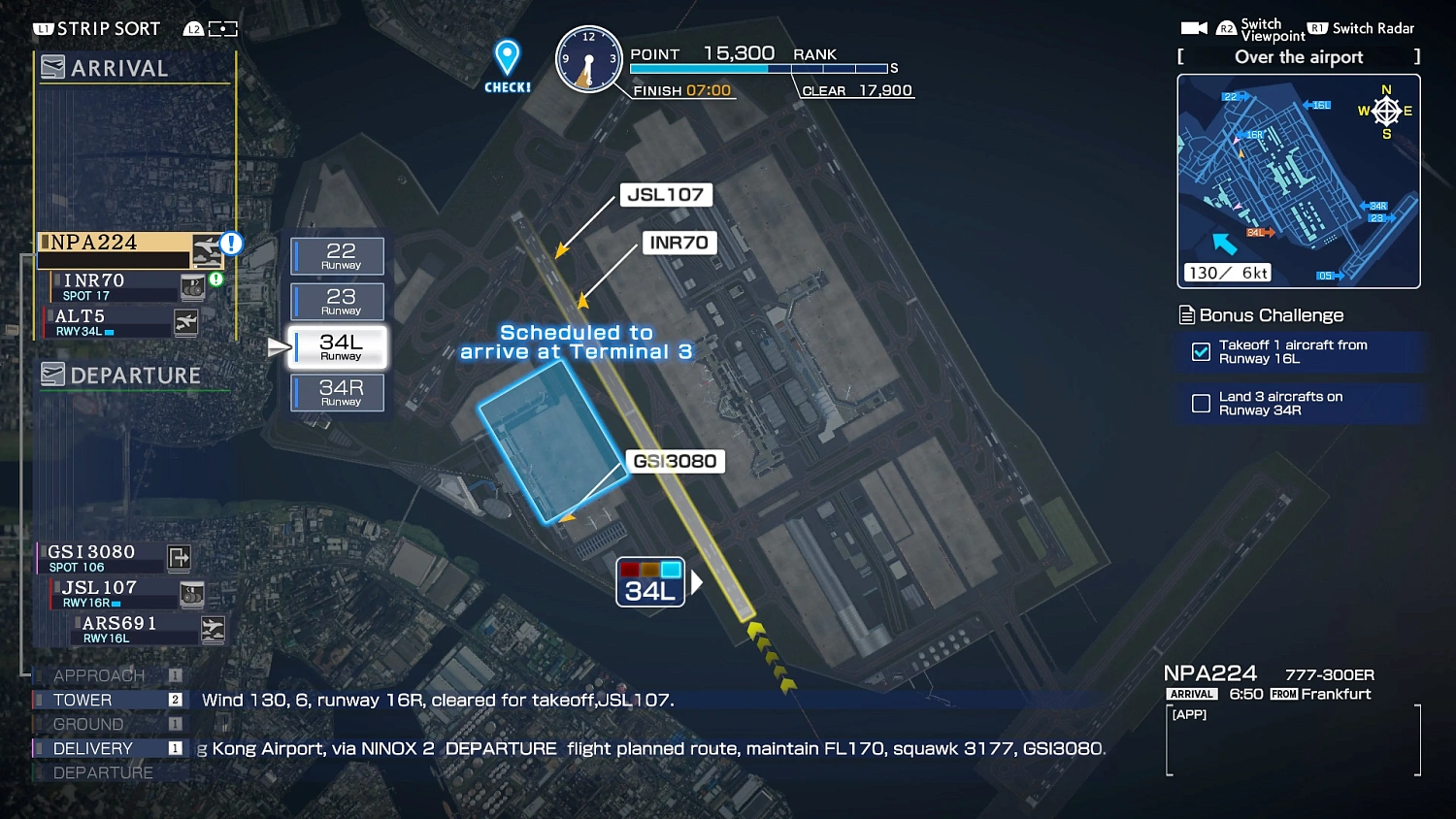
Task: Click the clock icon showing game time
Action: (588, 60)
